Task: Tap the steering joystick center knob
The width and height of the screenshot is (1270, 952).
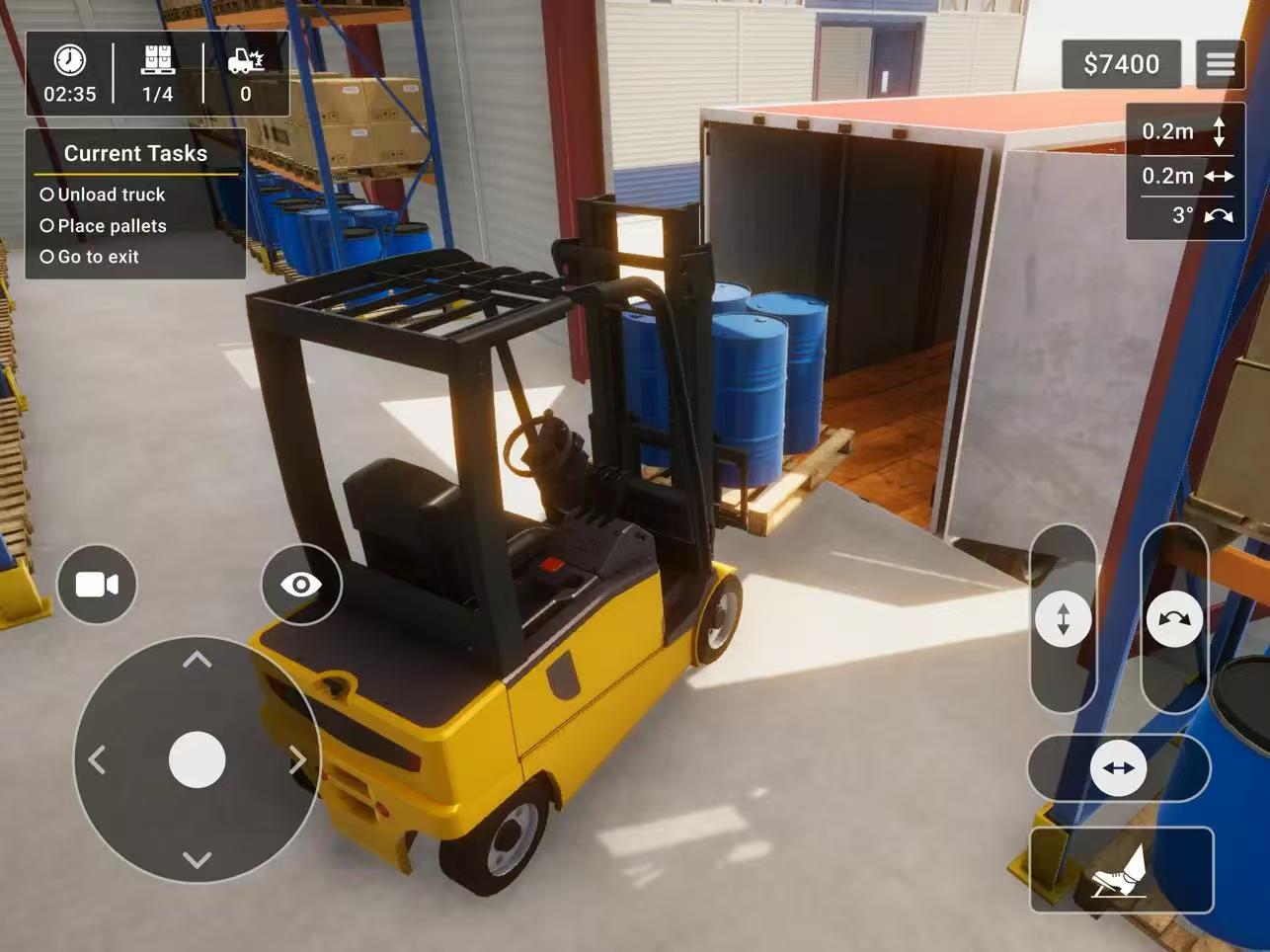Action: pos(198,759)
